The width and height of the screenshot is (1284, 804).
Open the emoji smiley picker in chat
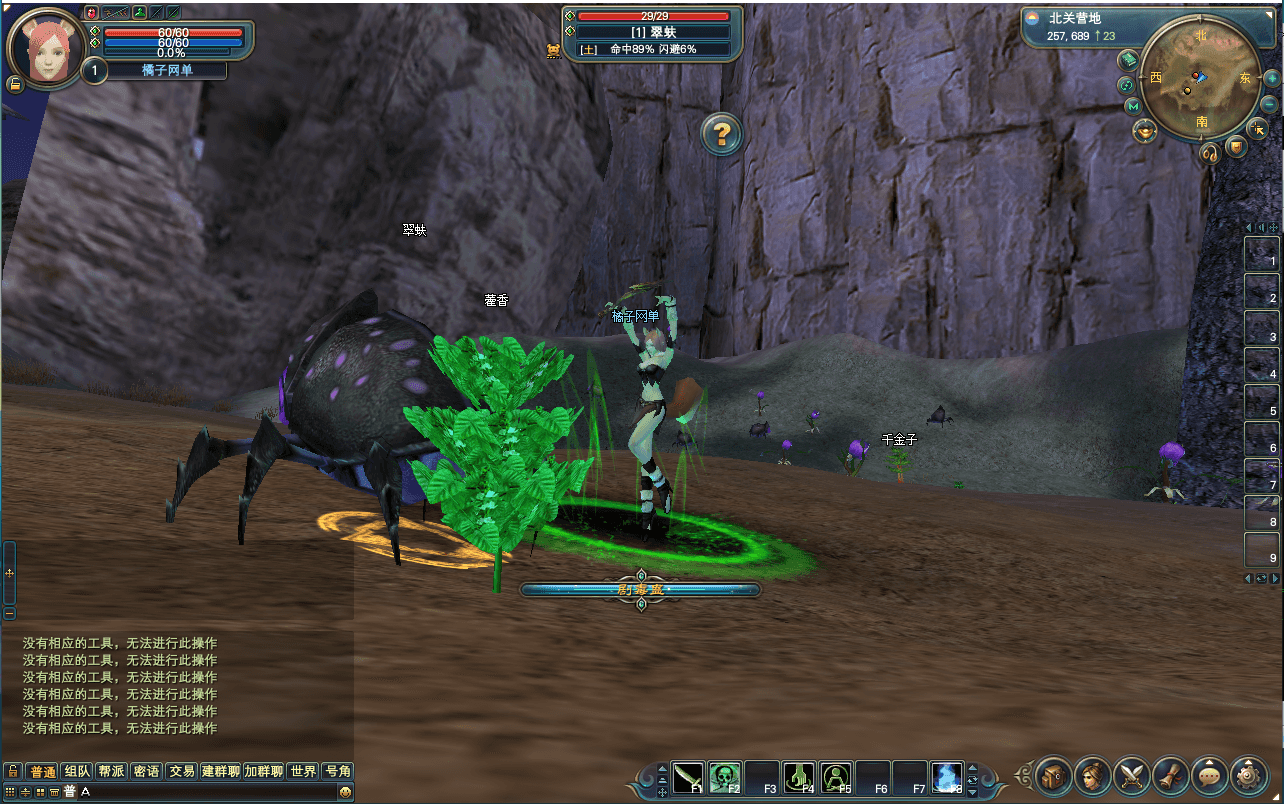point(345,792)
